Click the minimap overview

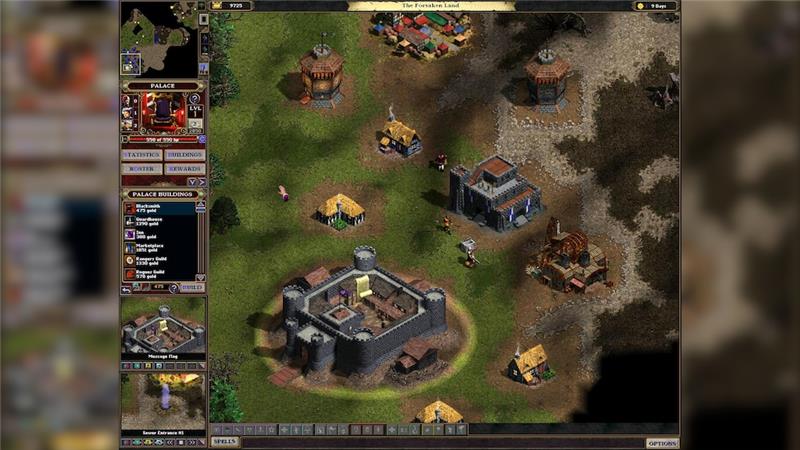tap(158, 40)
